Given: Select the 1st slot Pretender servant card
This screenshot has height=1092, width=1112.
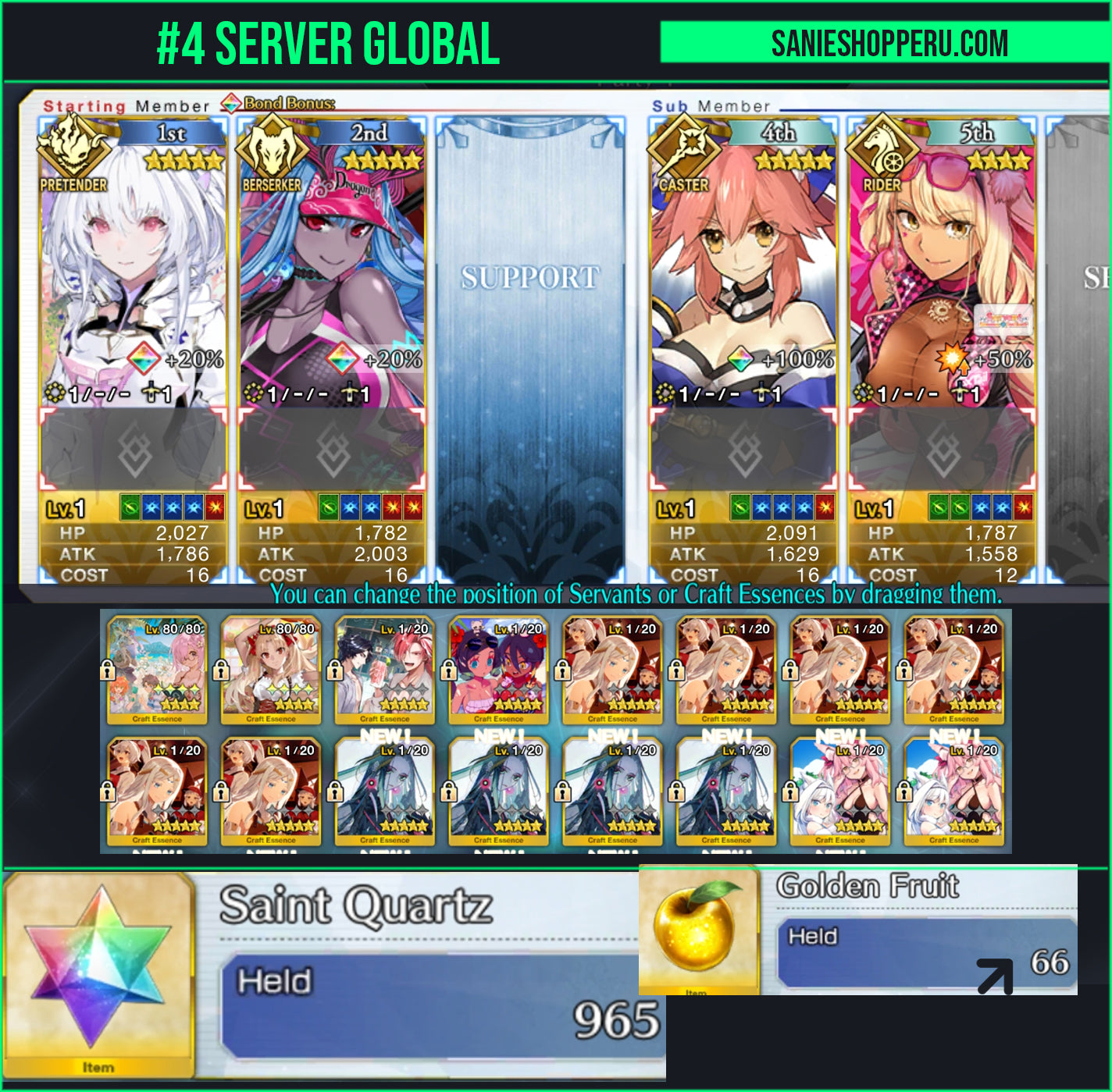Looking at the screenshot, I should point(133,265).
